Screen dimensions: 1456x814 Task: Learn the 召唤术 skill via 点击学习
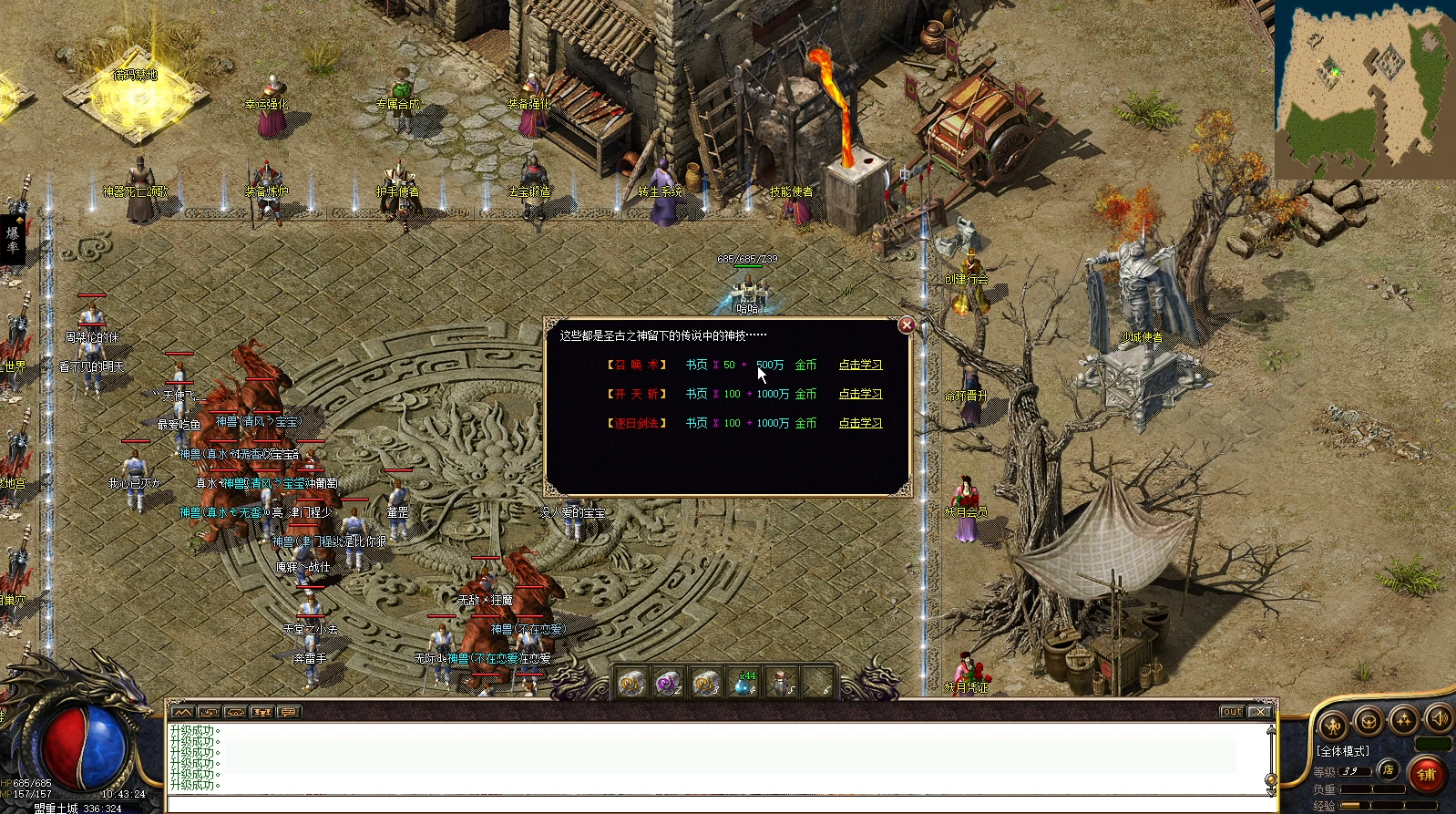[860, 365]
